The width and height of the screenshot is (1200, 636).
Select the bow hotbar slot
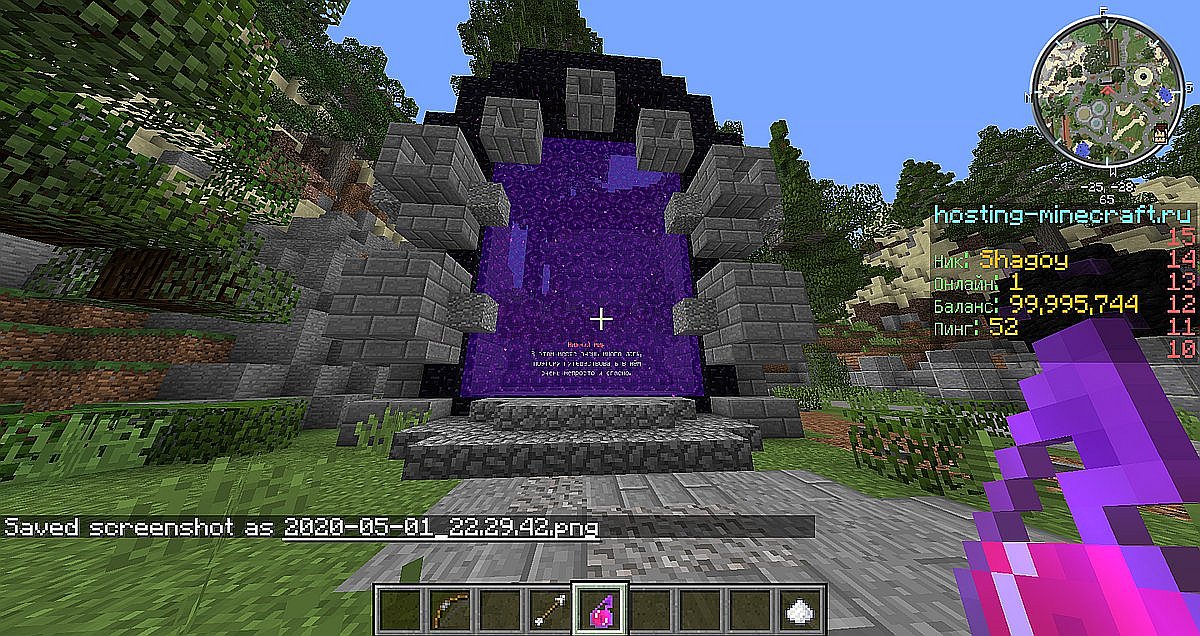447,607
